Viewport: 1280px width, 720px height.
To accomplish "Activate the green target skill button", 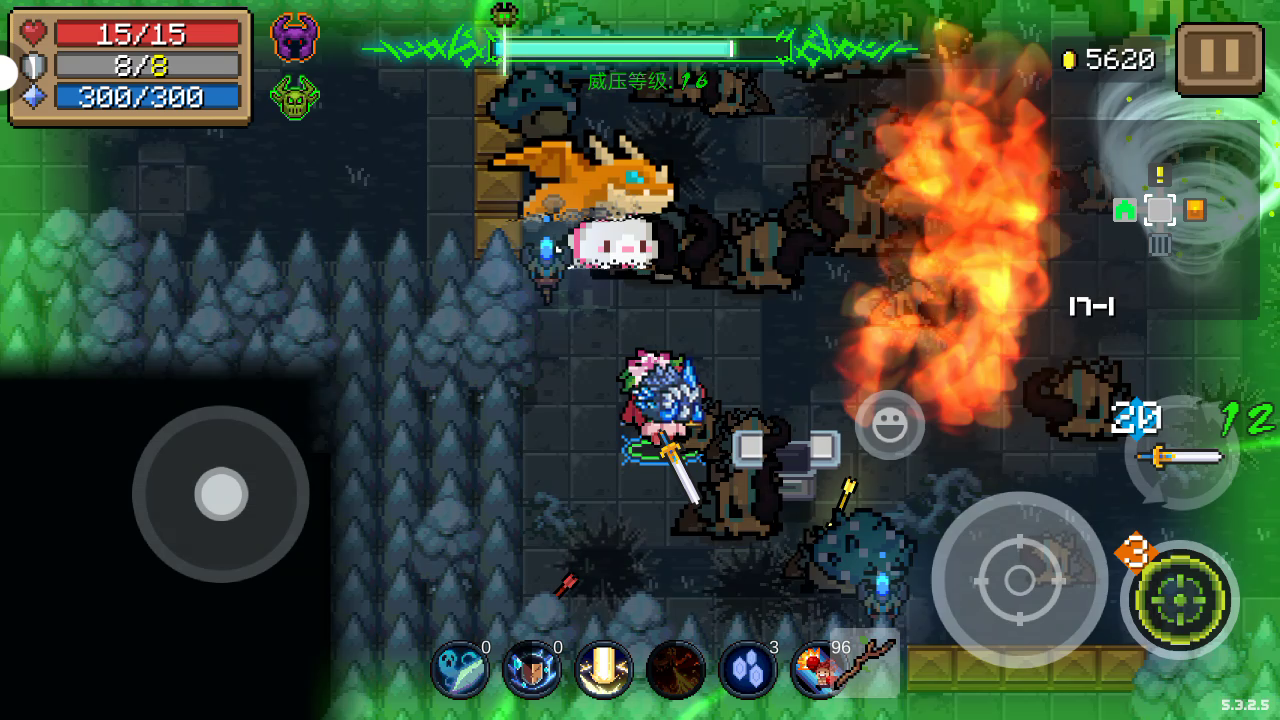I will tap(1180, 600).
